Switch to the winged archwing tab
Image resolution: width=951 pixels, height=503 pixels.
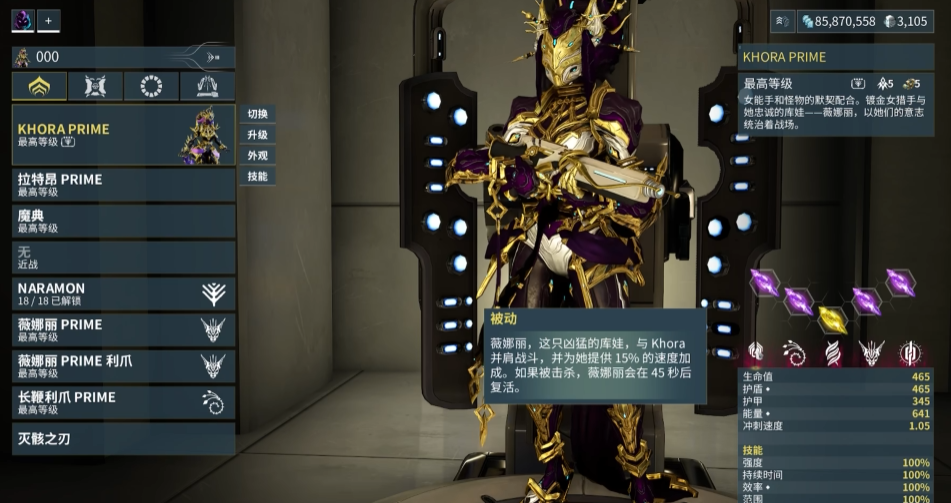point(207,86)
